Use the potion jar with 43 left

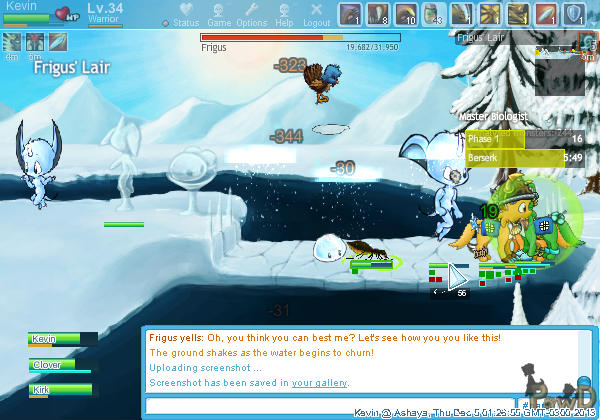click(x=433, y=13)
